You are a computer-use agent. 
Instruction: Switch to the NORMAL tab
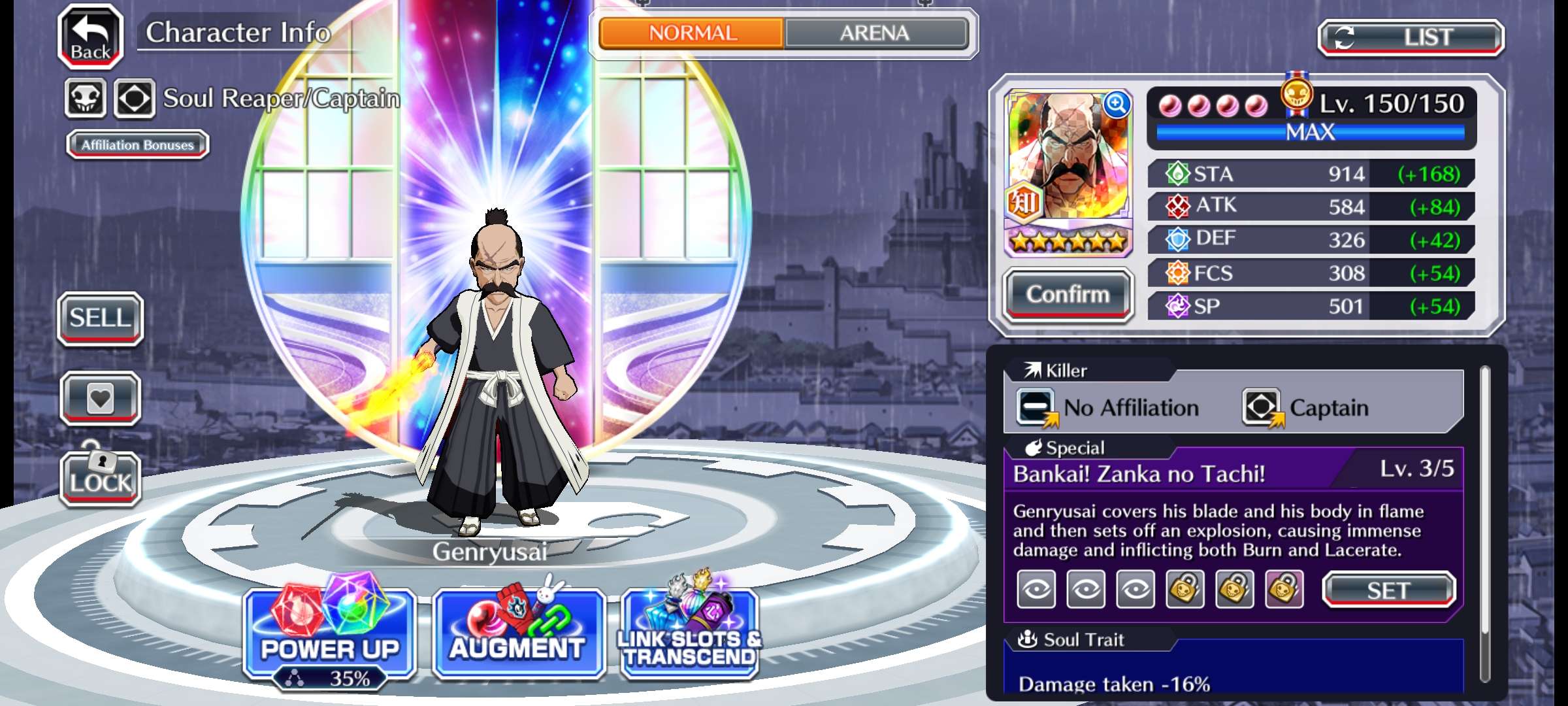click(x=692, y=33)
